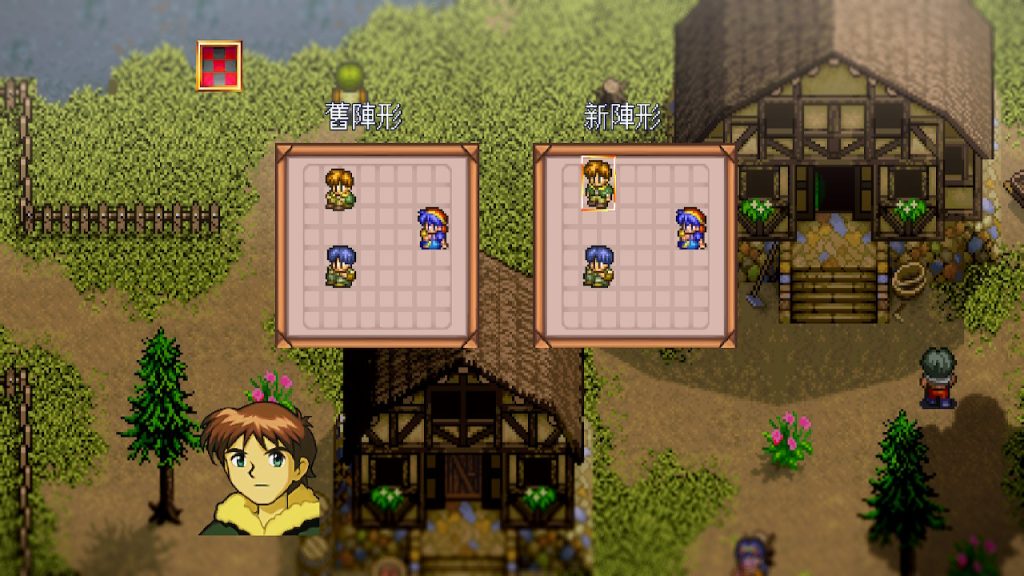The image size is (1024, 576).
Task: Click the brown-haired hero in the old formation grid
Action: tap(339, 189)
